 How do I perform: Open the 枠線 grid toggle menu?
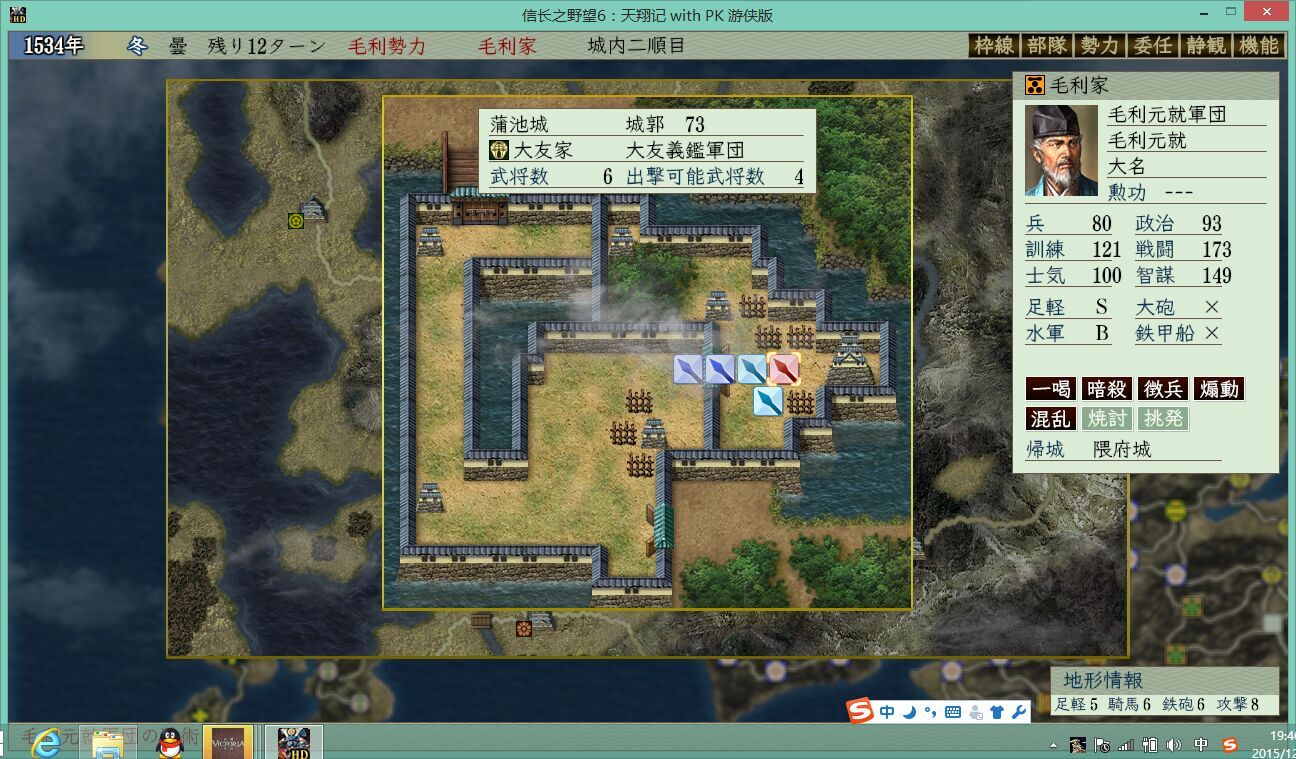point(993,45)
